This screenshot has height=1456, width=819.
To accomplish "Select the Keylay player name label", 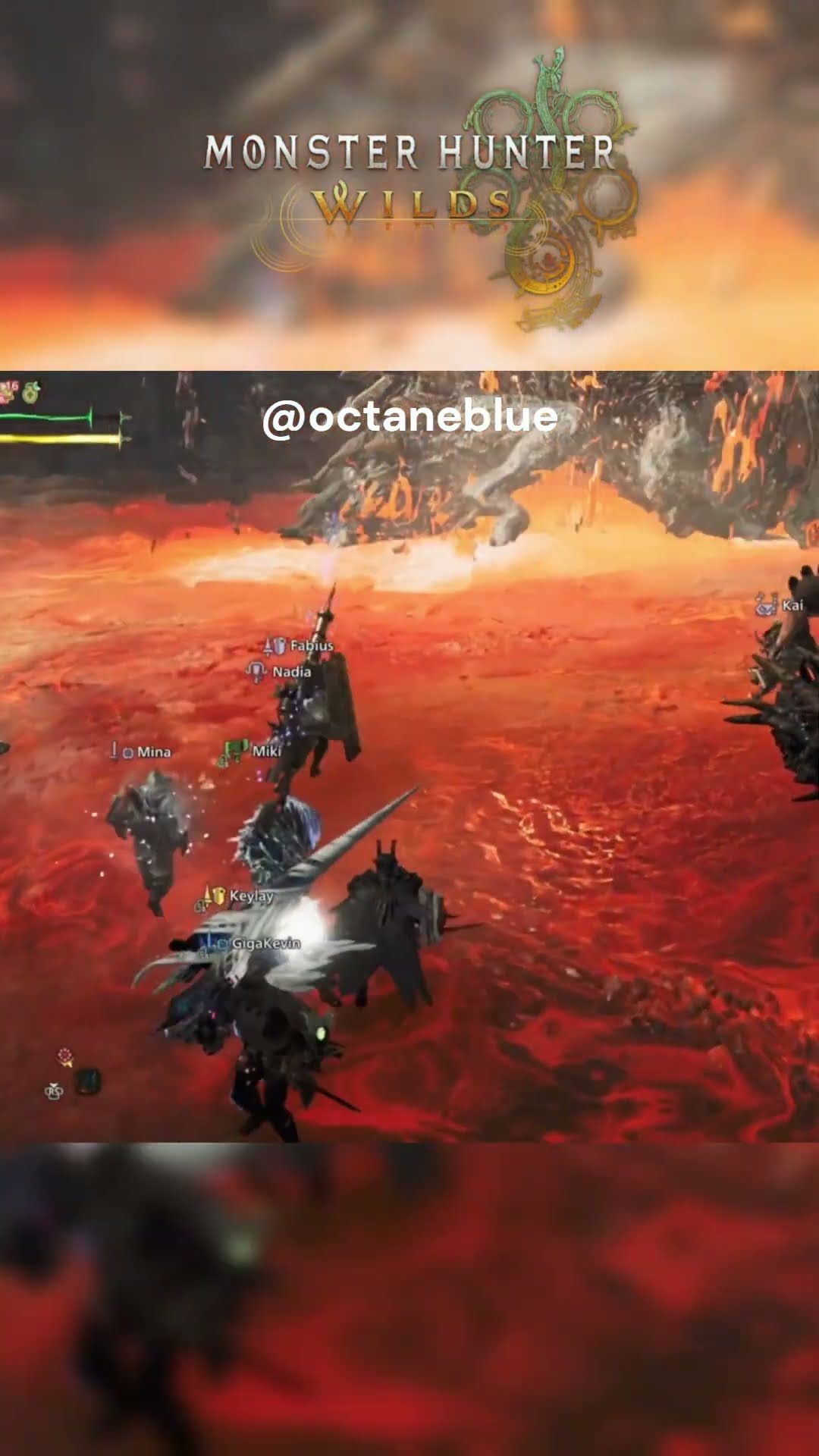I will (250, 896).
